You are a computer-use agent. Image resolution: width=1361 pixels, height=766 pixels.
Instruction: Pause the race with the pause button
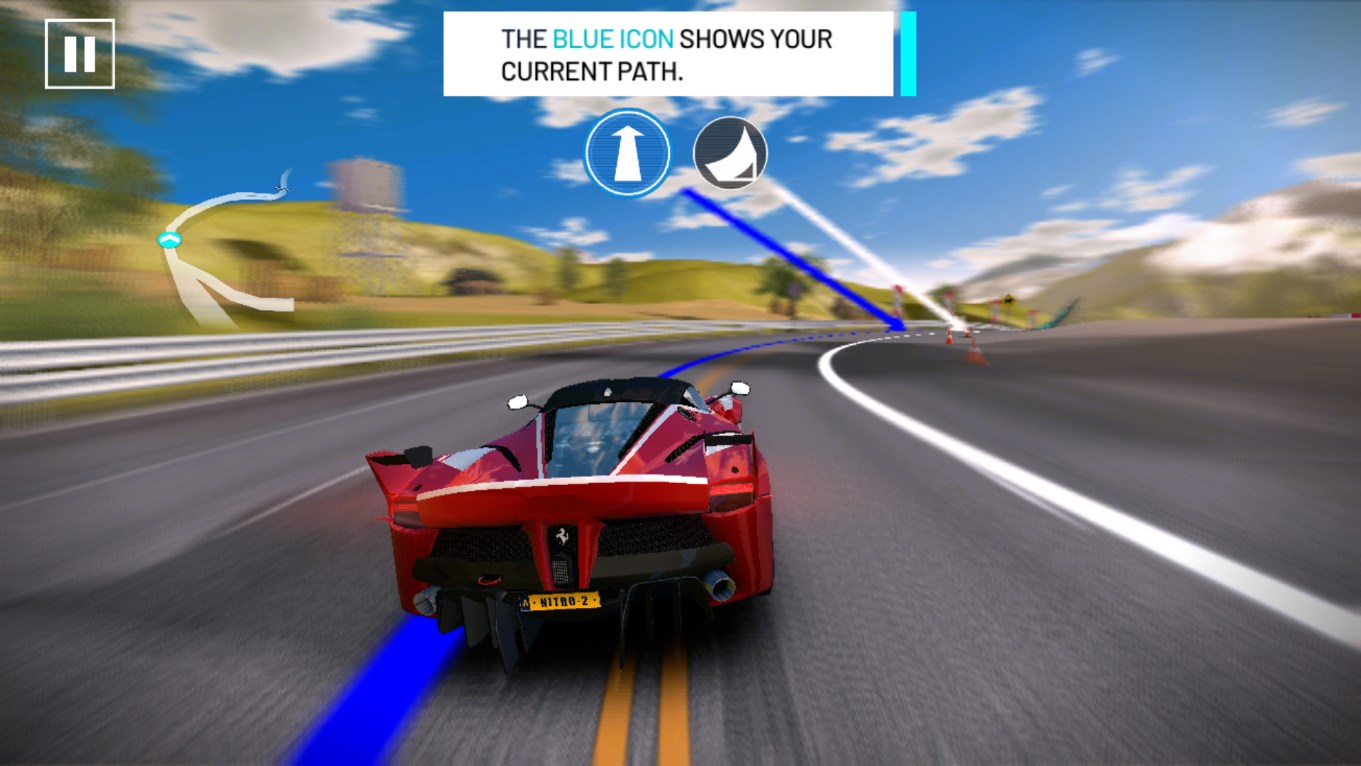pos(79,54)
